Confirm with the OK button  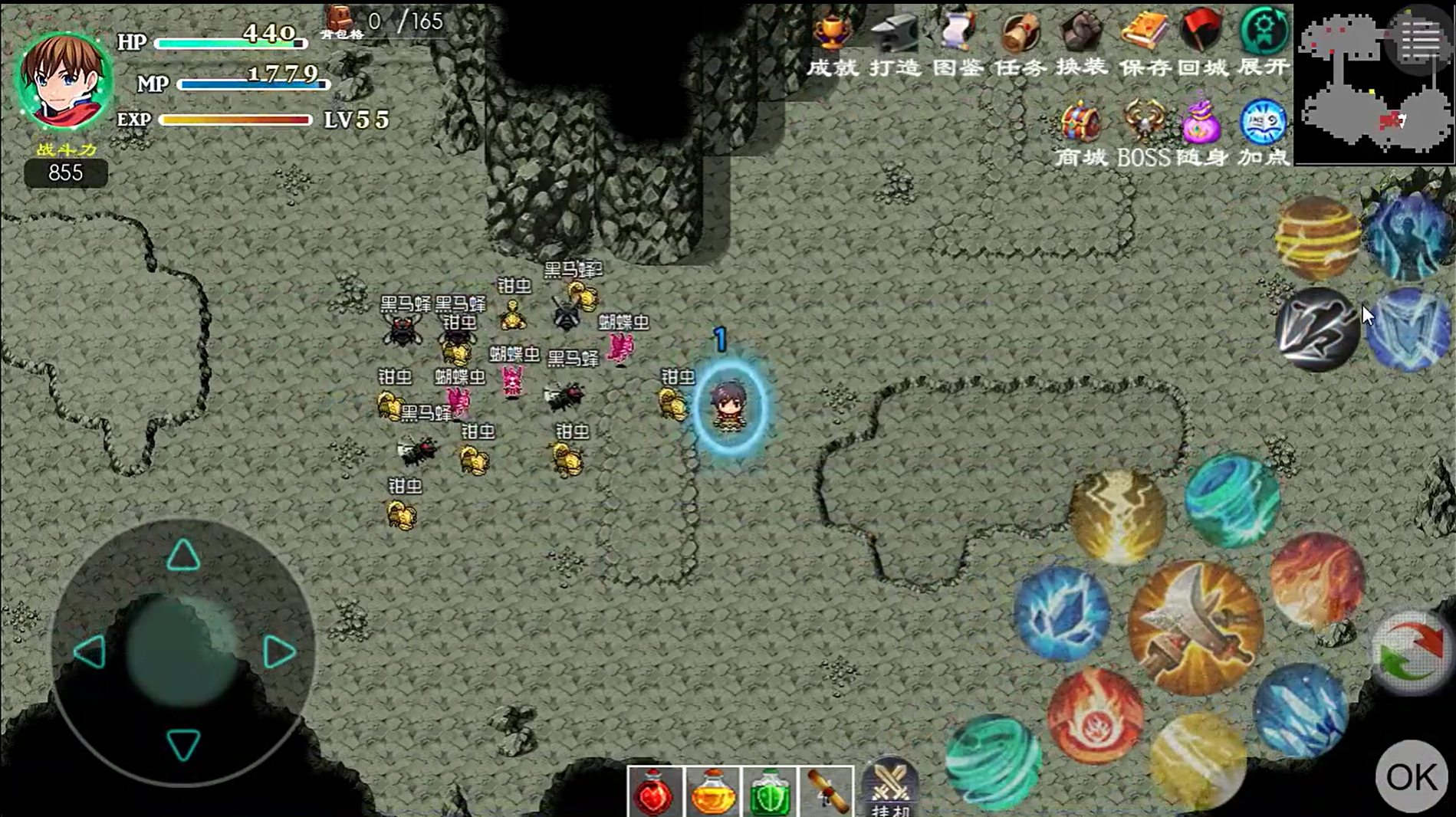1412,776
